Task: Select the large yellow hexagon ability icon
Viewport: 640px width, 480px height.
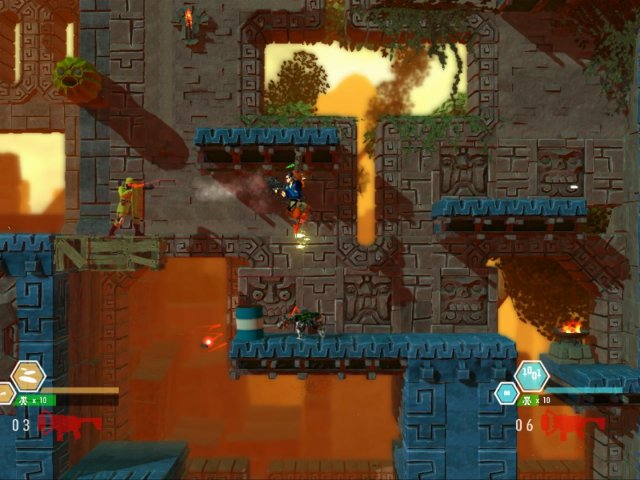Action: [x=29, y=376]
